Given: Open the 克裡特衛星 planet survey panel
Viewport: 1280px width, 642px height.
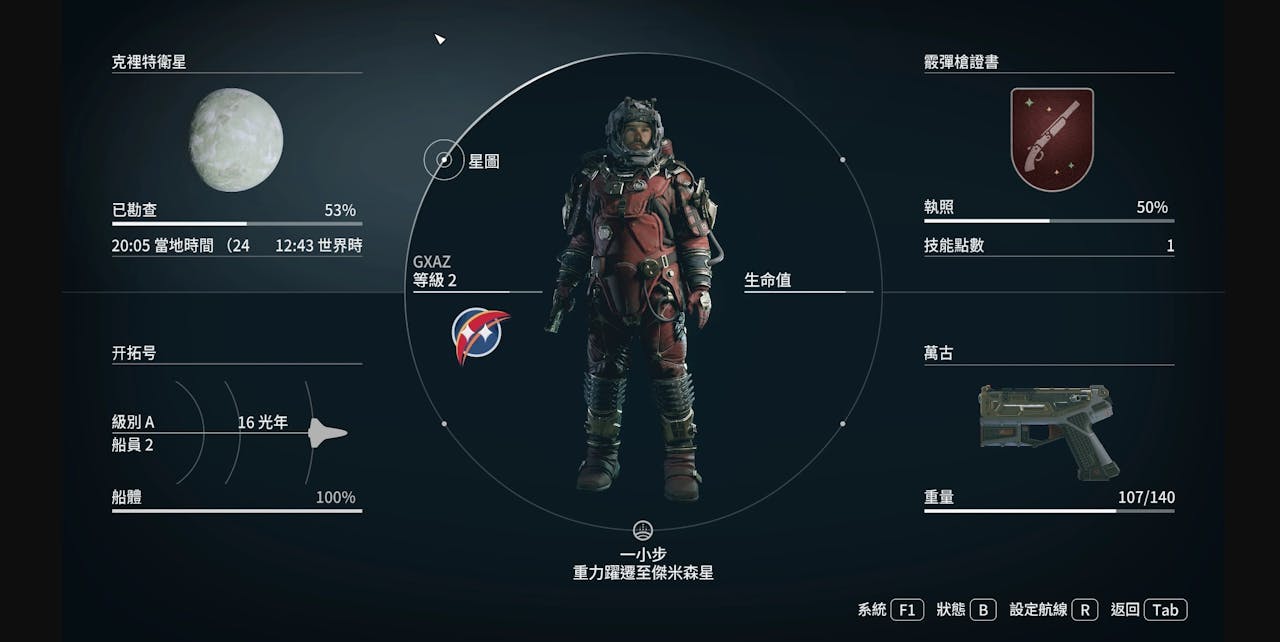Looking at the screenshot, I should coord(149,62).
